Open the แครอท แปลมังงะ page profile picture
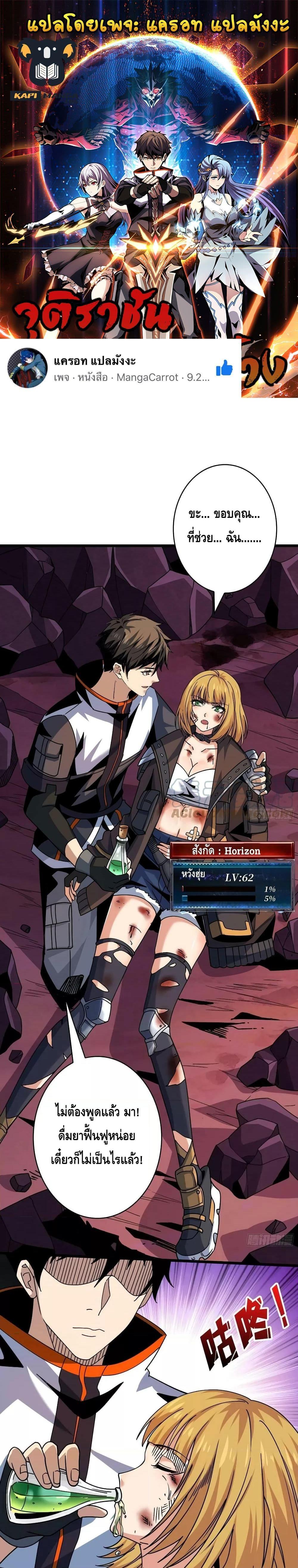The image size is (298, 1568). pos(27,369)
